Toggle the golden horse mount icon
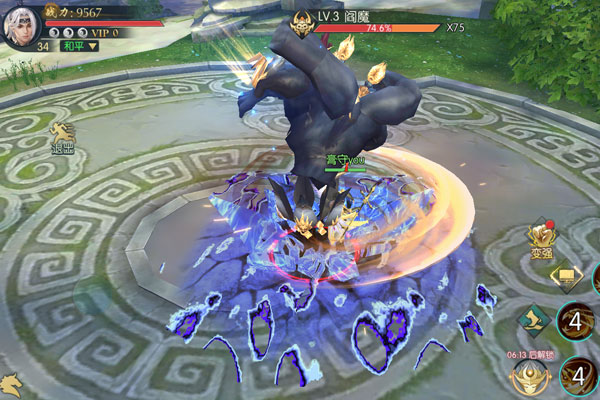This screenshot has width=600, height=400. [x=11, y=384]
